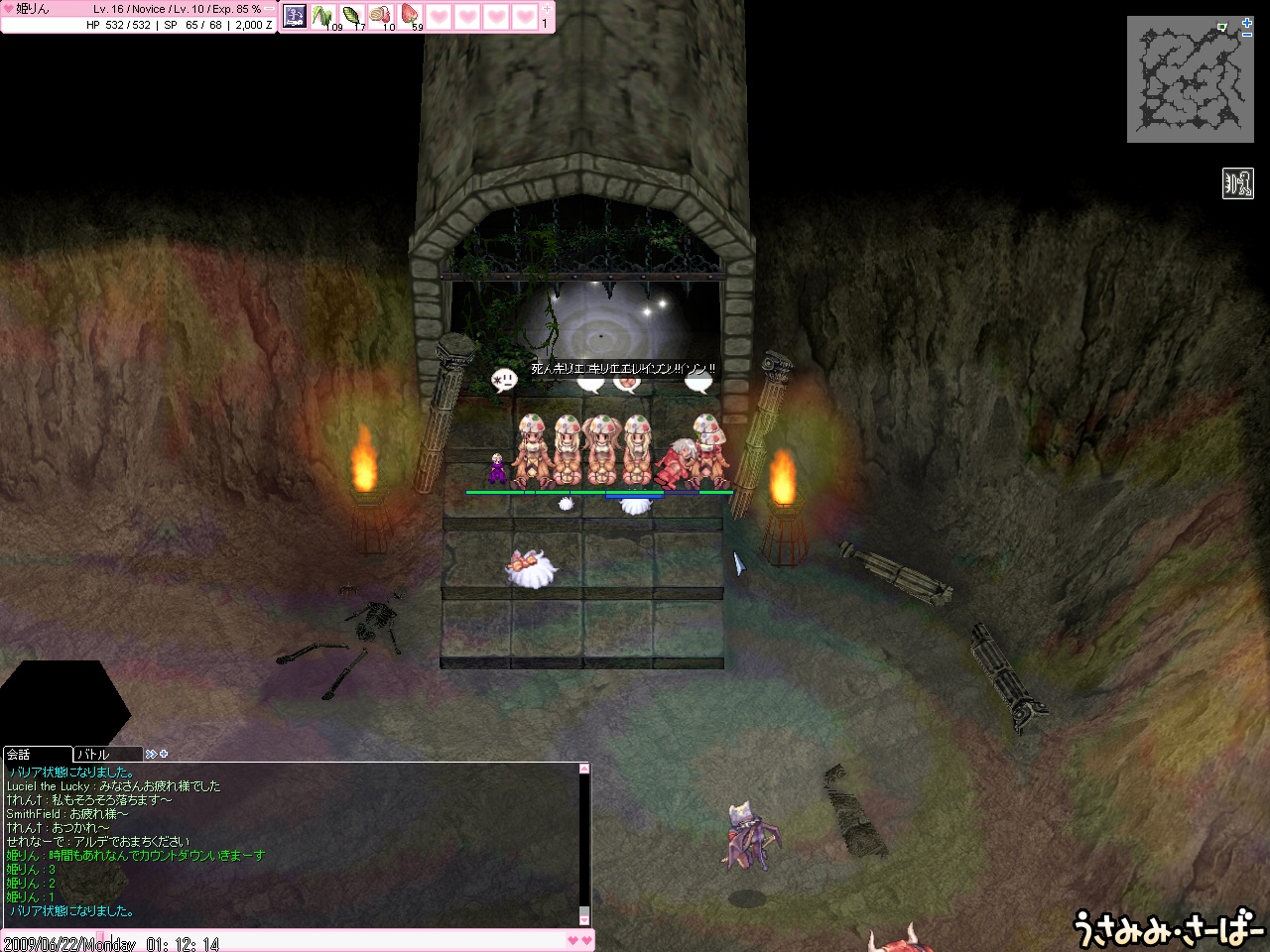The width and height of the screenshot is (1270, 952).
Task: Click the plus button beside the hotbar
Action: pyautogui.click(x=546, y=8)
